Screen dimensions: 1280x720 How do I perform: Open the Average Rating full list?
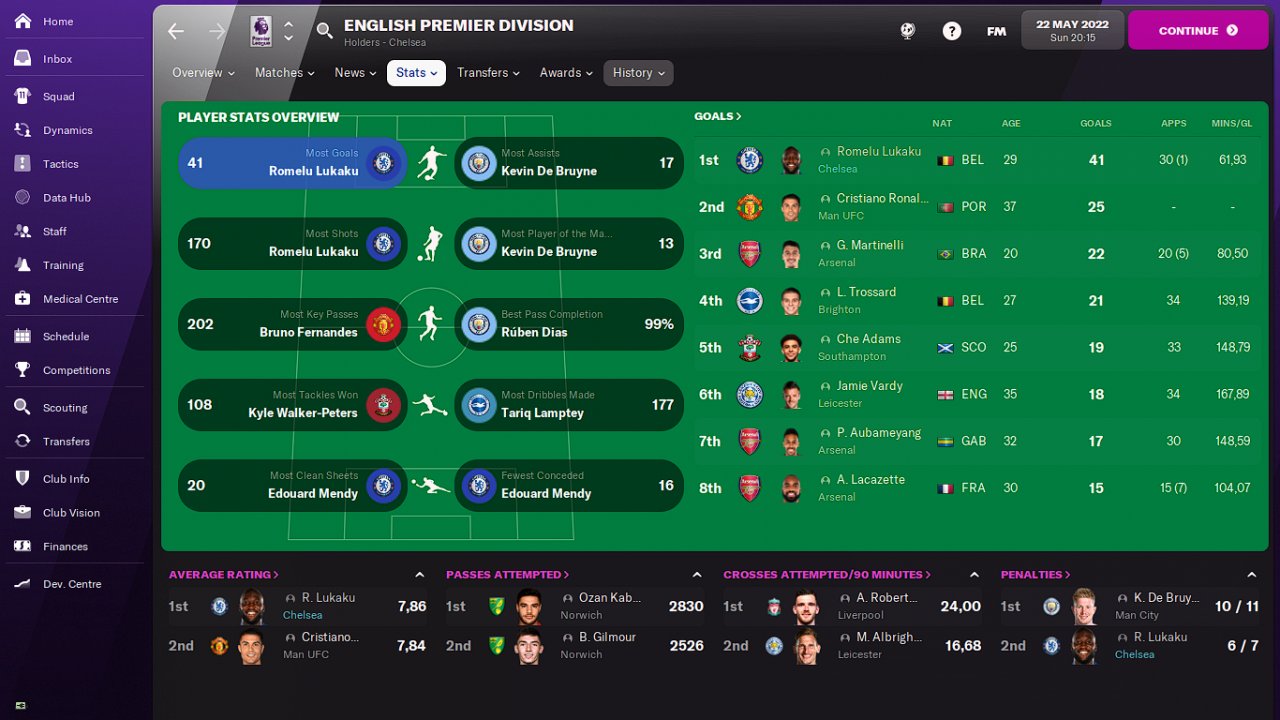click(x=223, y=575)
